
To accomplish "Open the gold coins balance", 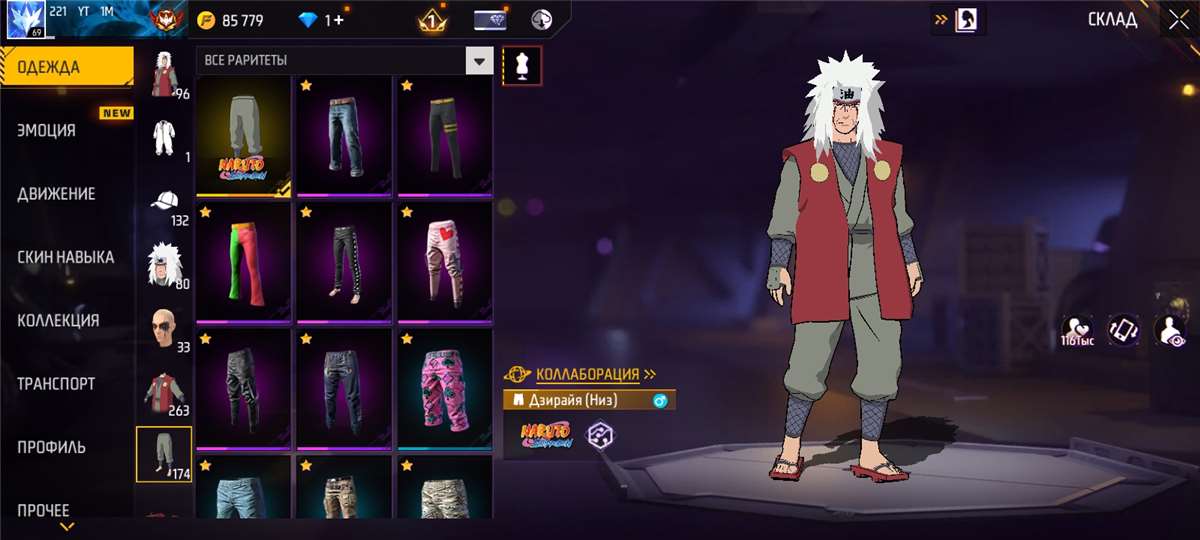I will (234, 20).
